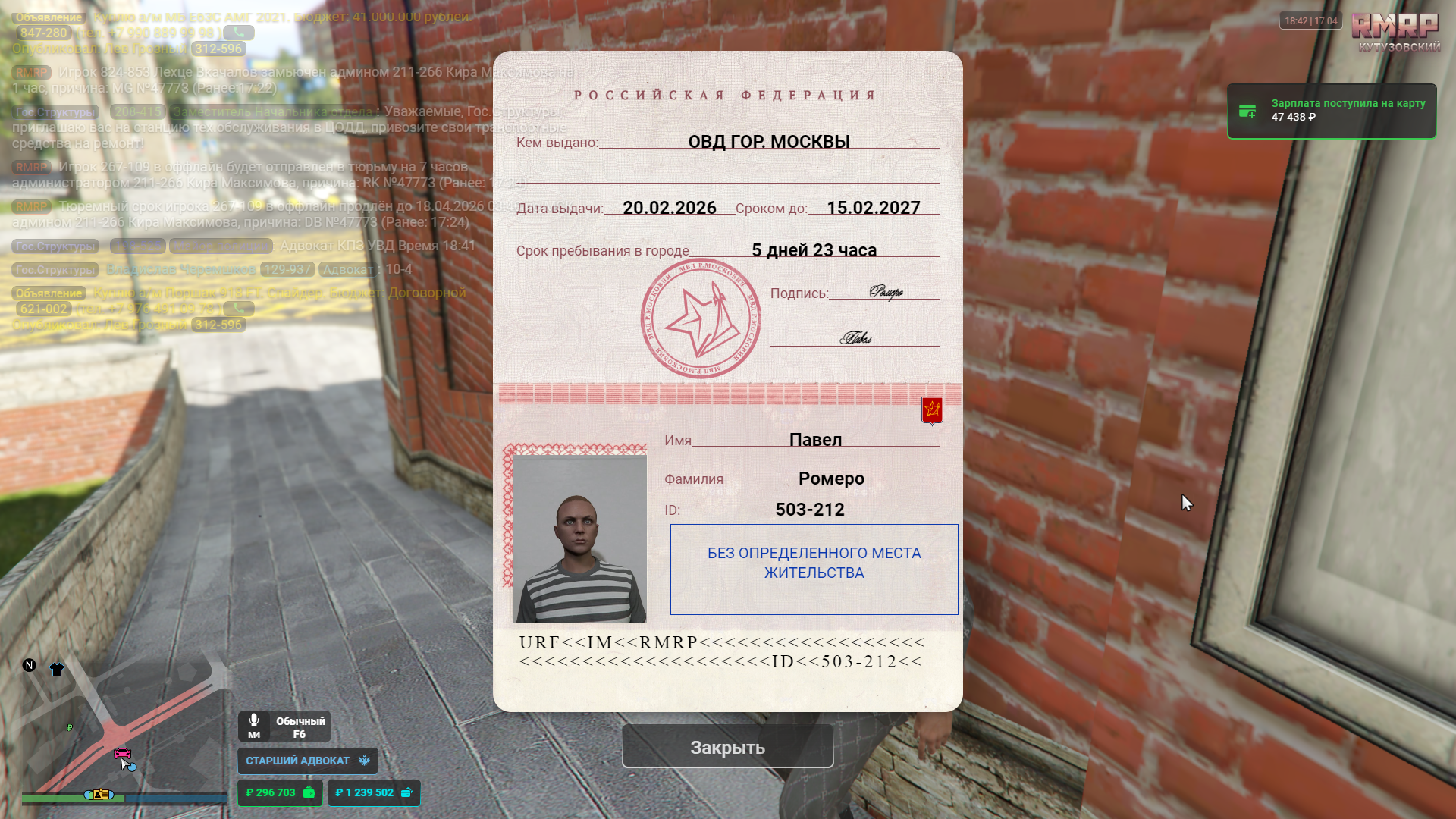Call the number in the Porsche ad
The image size is (1456, 819).
click(x=239, y=309)
